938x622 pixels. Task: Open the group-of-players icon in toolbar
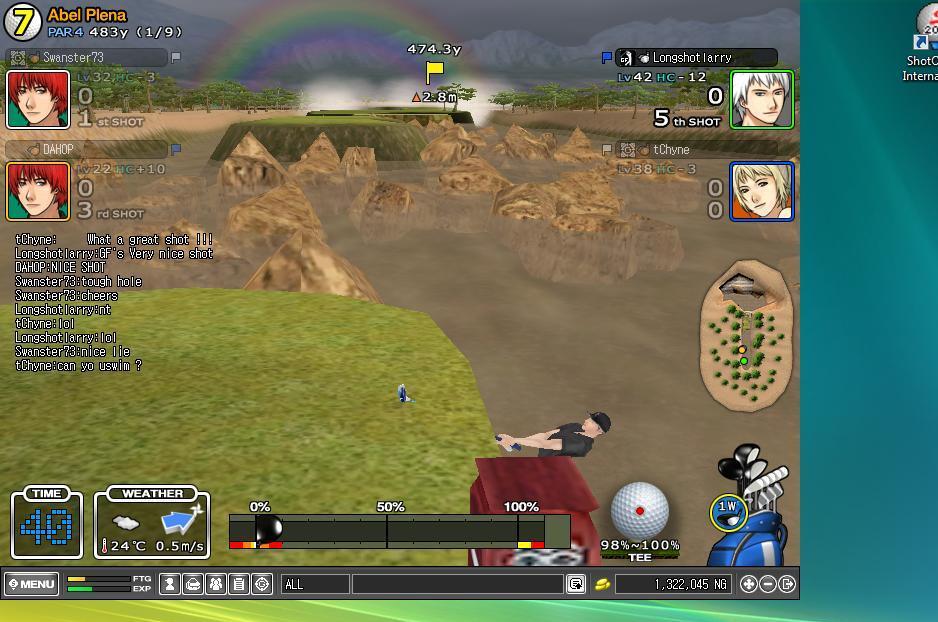pos(216,584)
